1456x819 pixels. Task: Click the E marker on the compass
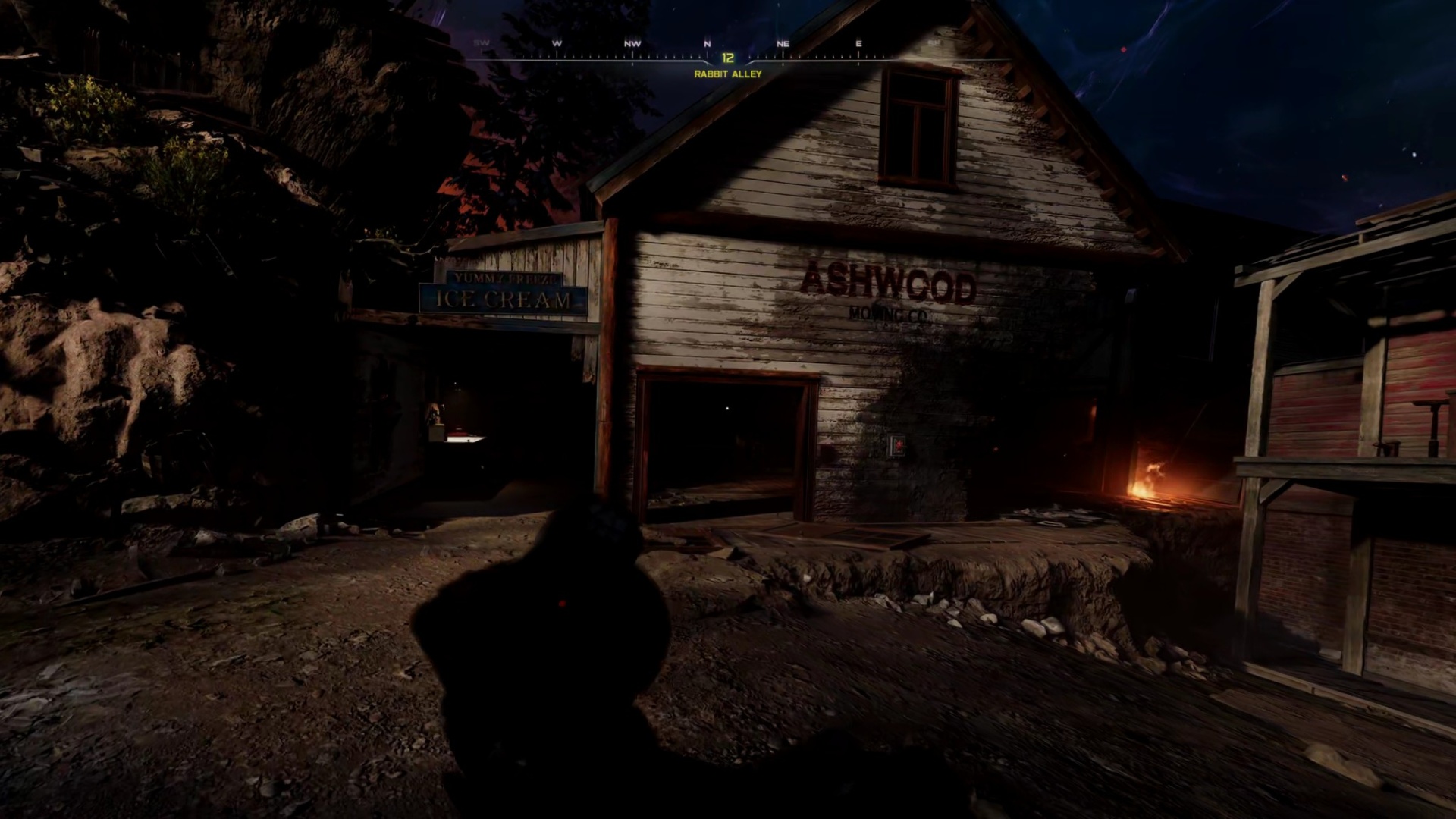pyautogui.click(x=857, y=44)
